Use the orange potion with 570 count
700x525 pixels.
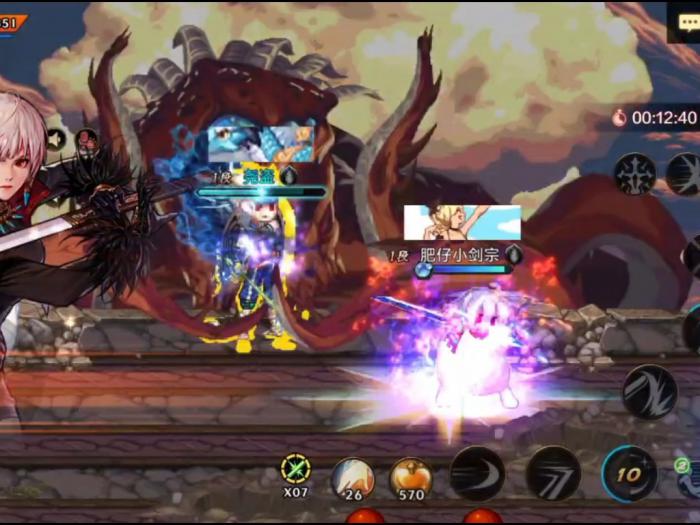click(410, 476)
